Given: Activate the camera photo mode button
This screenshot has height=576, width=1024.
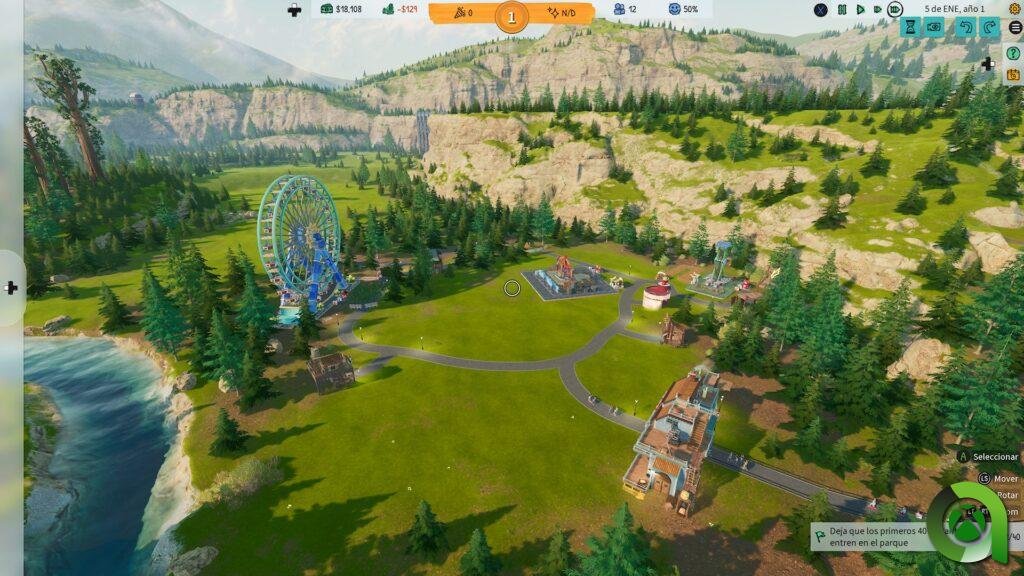Looking at the screenshot, I should pyautogui.click(x=935, y=27).
